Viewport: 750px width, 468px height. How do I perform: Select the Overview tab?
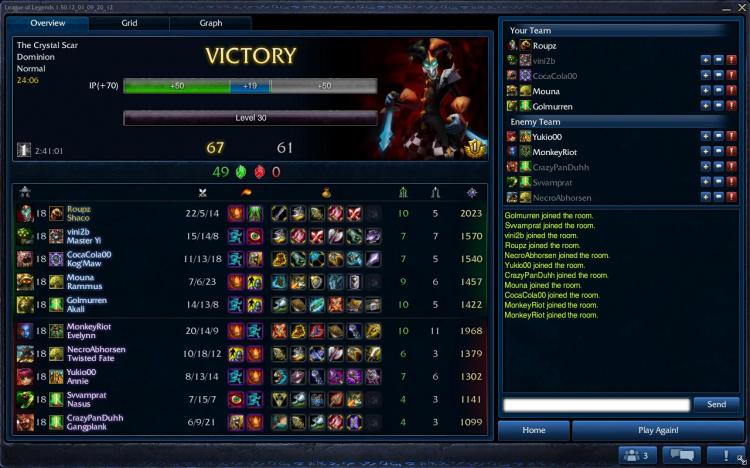pos(47,22)
